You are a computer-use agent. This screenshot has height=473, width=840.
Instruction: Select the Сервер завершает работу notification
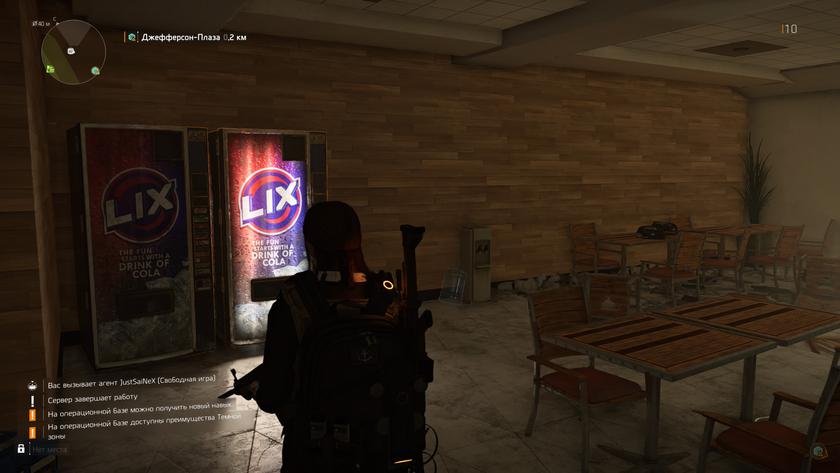pyautogui.click(x=91, y=399)
